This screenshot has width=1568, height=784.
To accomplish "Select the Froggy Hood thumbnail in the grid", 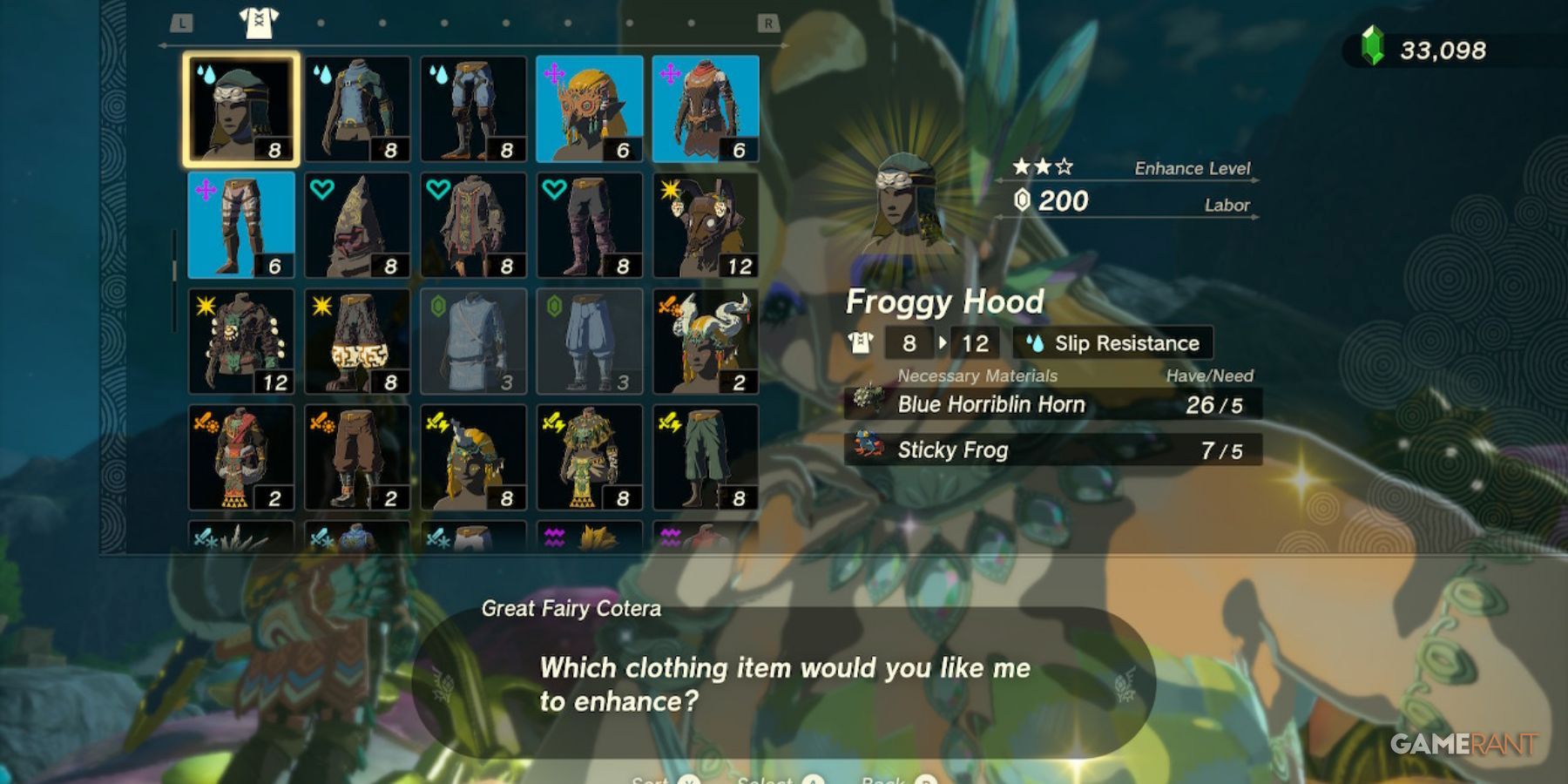I will [241, 106].
